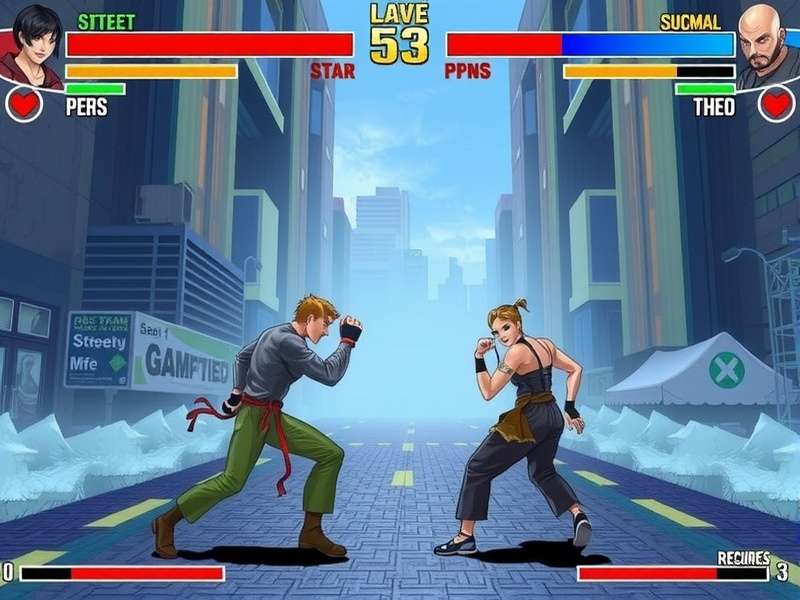This screenshot has height=600, width=800.
Task: Click the bald bearded fighter portrait
Action: (x=768, y=42)
